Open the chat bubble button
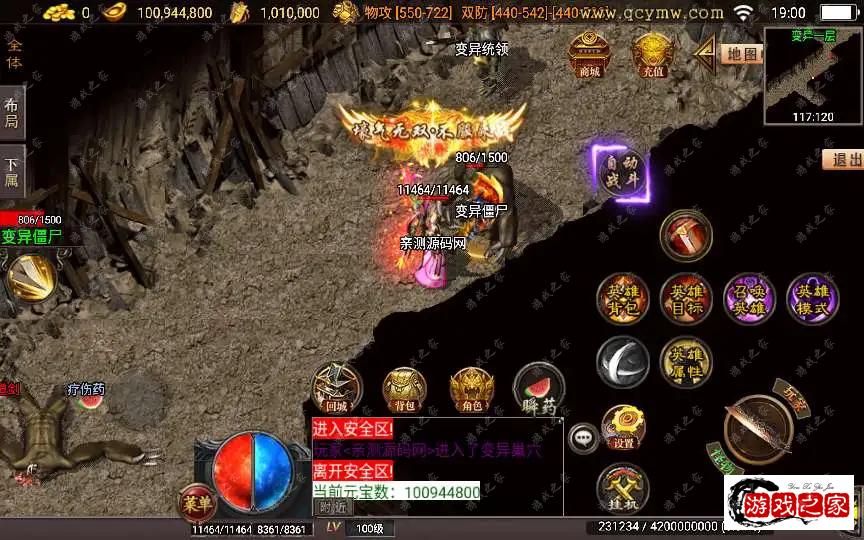Screen dimensions: 864x540 coord(584,438)
